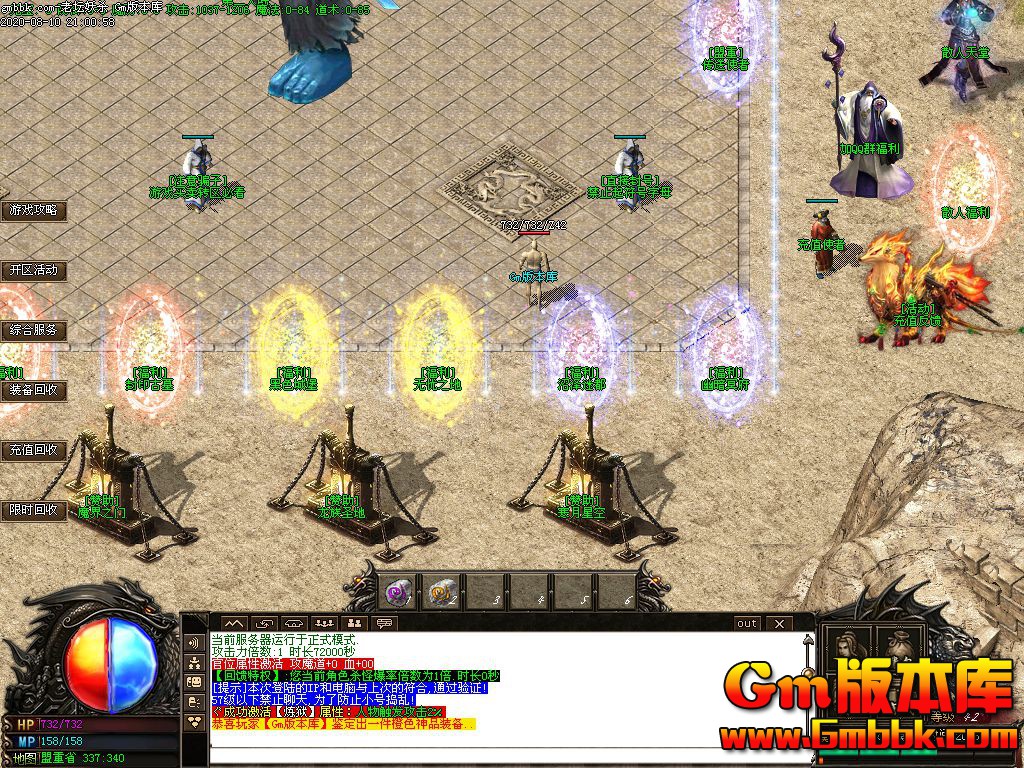Click the 'out' button on the chat bar

tap(747, 623)
